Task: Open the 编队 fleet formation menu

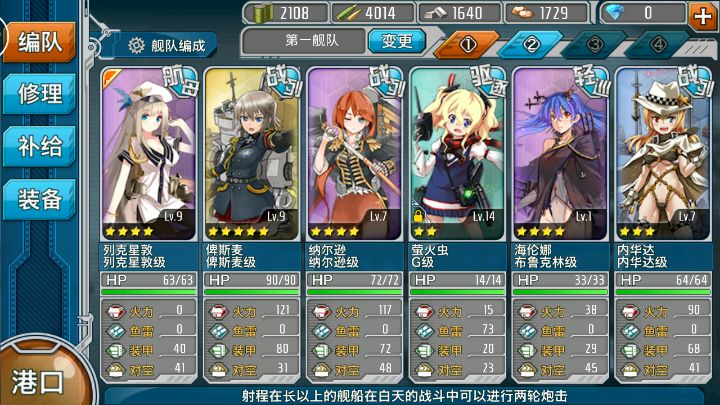Action: (40, 43)
